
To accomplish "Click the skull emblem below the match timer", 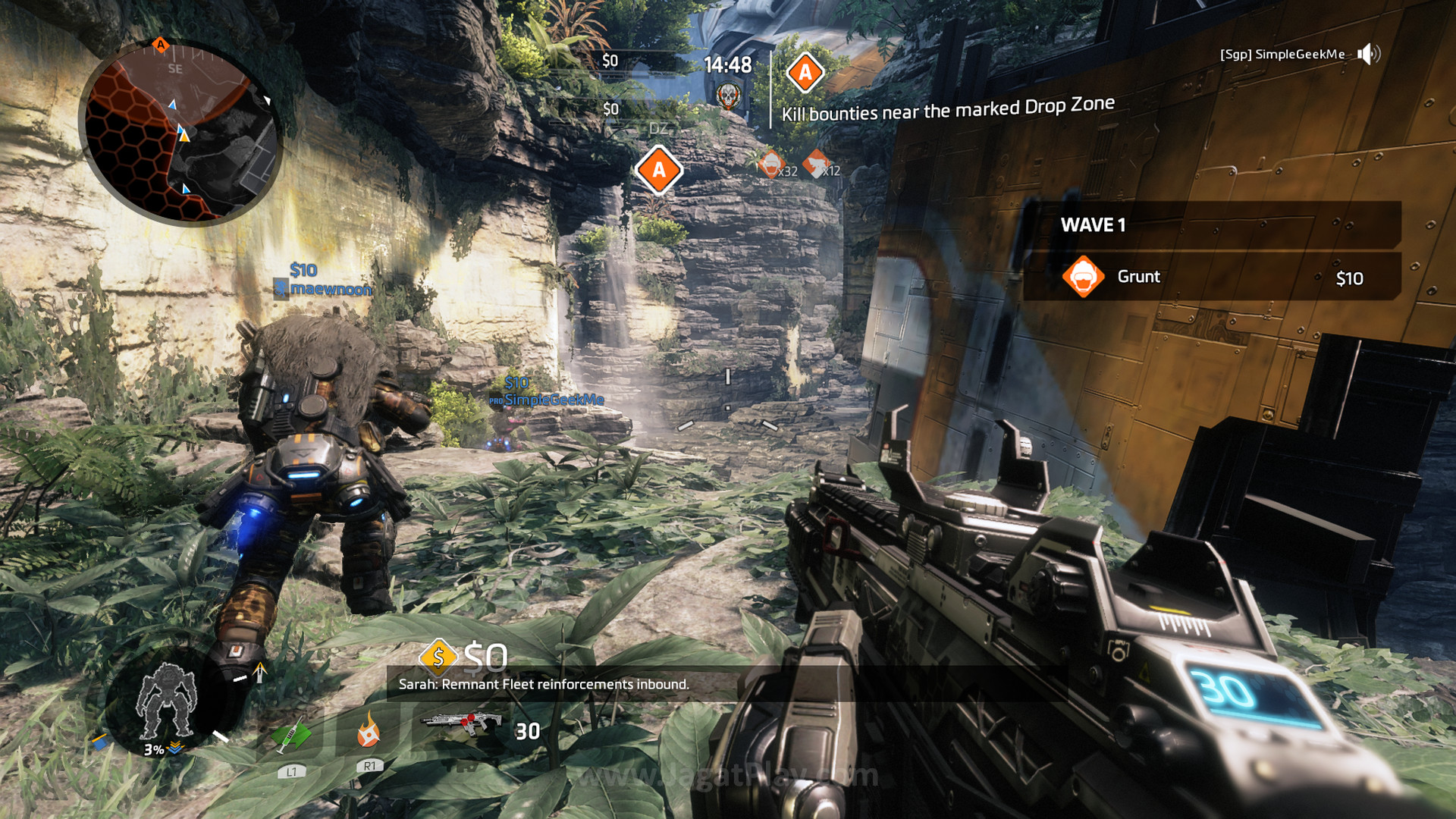I will coord(728,96).
